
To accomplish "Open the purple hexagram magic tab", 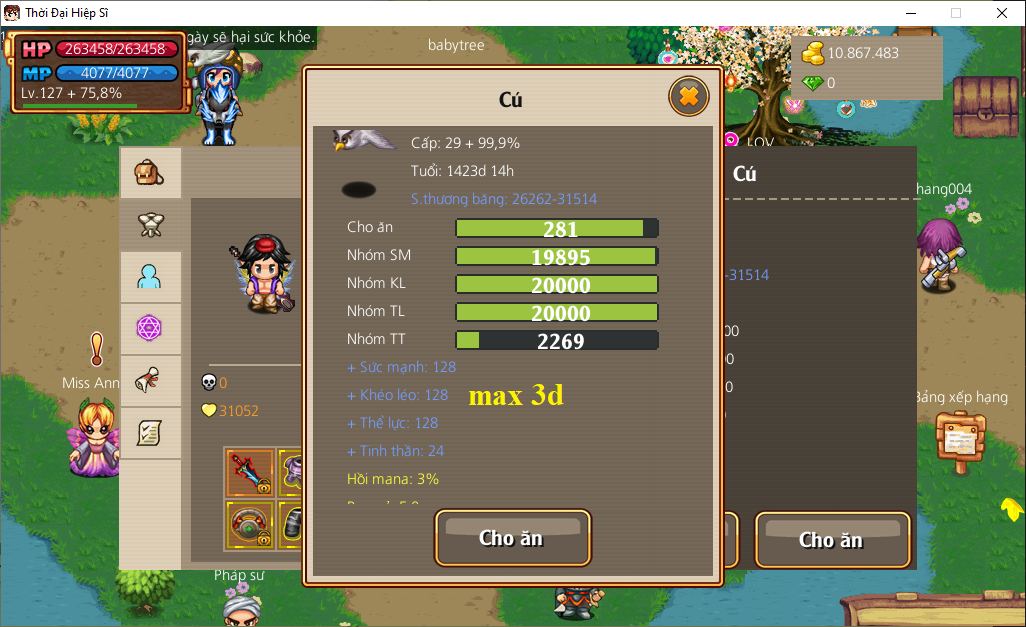I will (x=150, y=329).
